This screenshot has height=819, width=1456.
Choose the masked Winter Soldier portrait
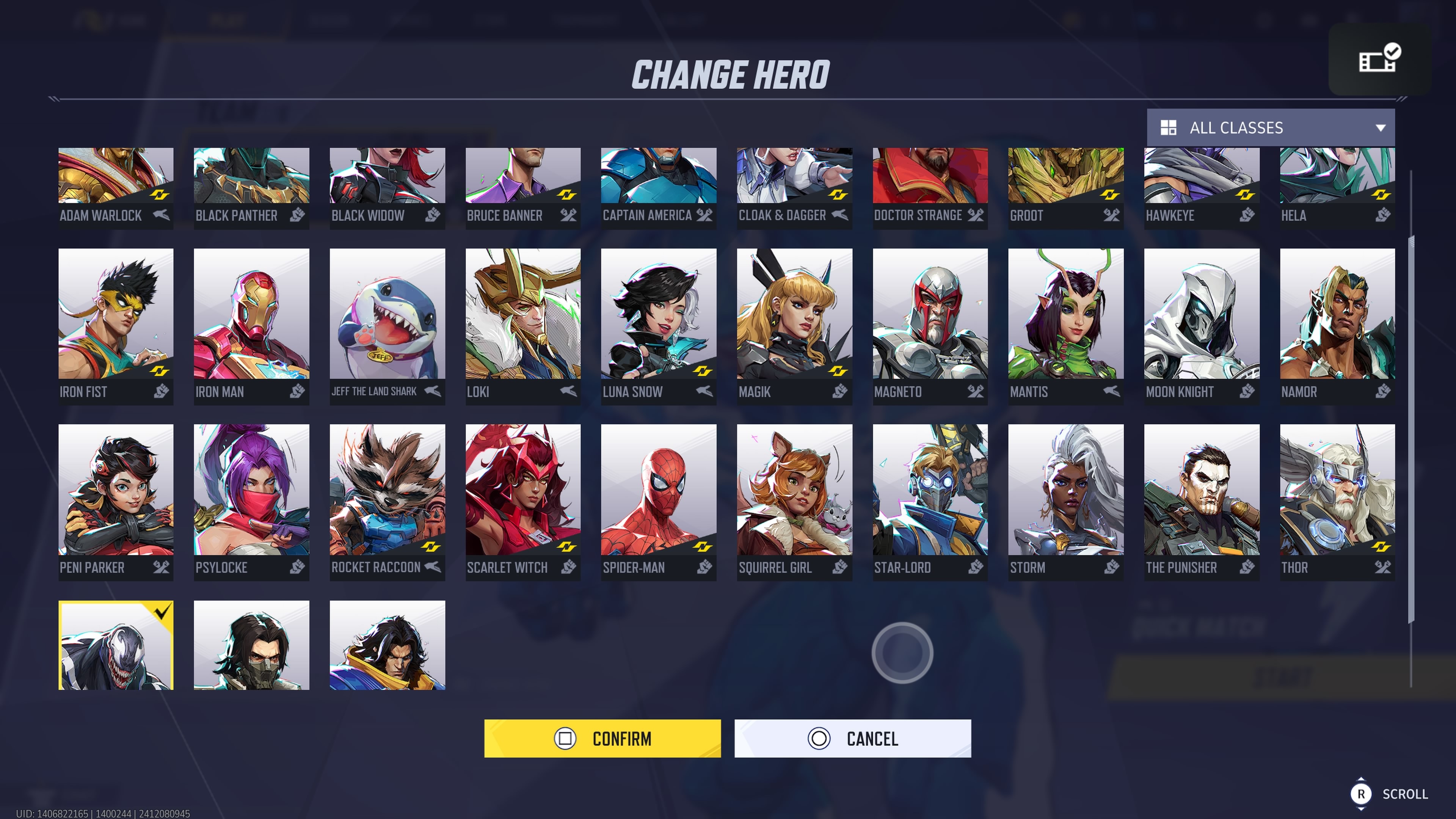[x=251, y=645]
